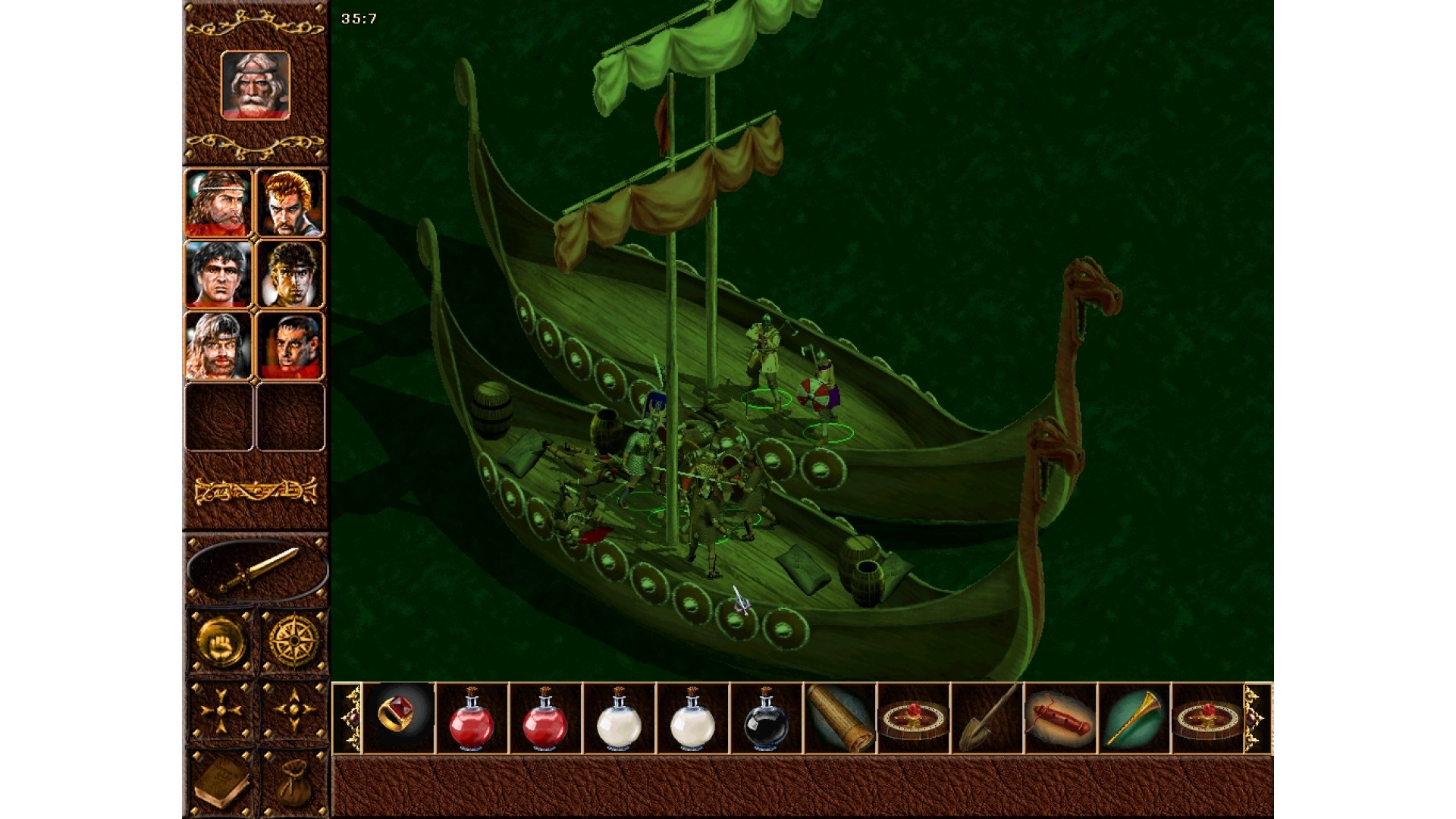This screenshot has height=819, width=1456.
Task: Select the white-bearded elder leader portrait
Action: (x=255, y=85)
